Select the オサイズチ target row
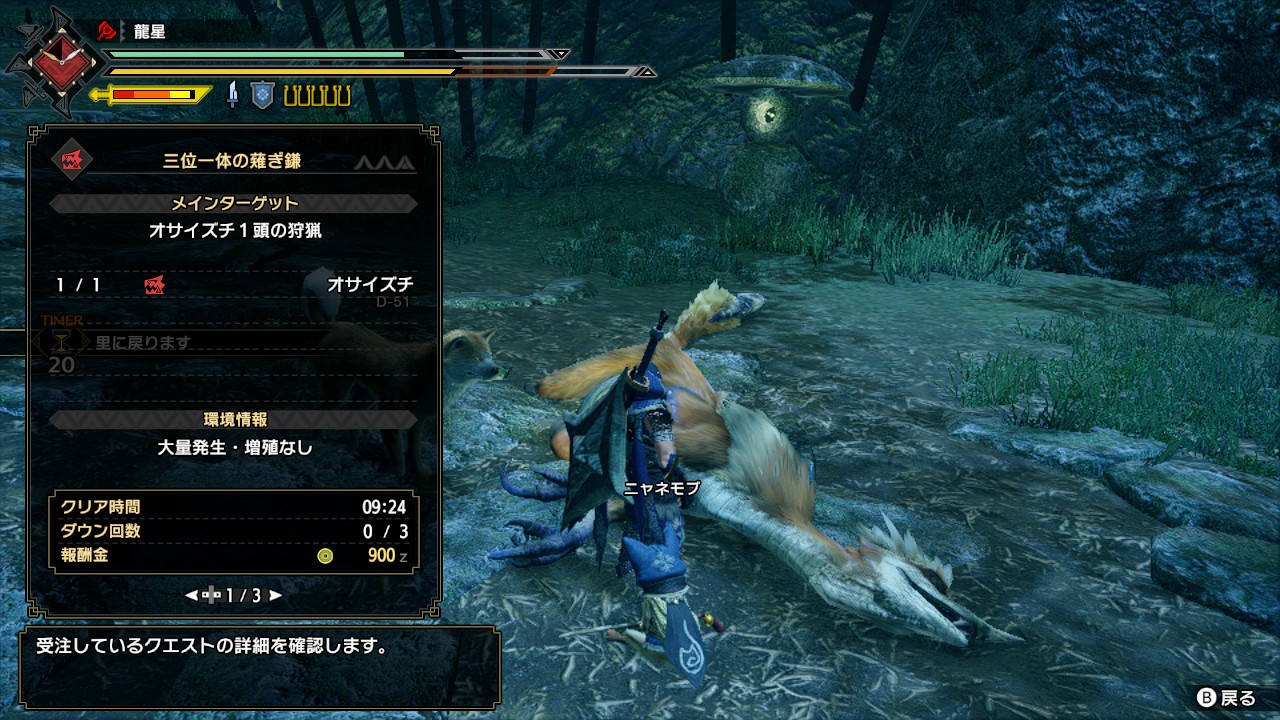 [x=234, y=285]
